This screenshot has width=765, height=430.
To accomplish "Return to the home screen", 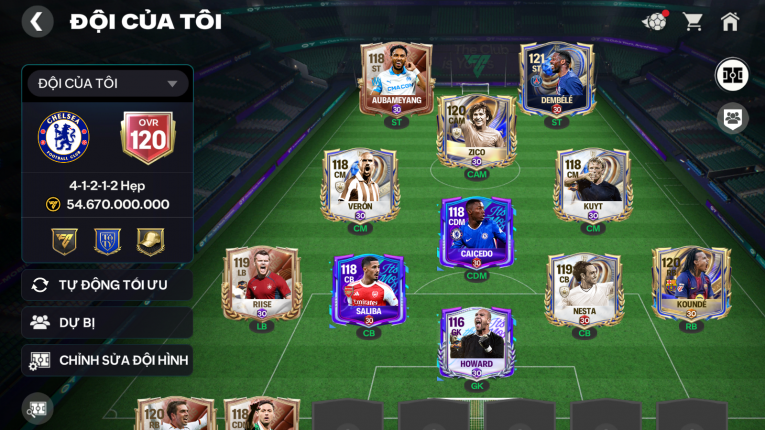I will point(730,21).
